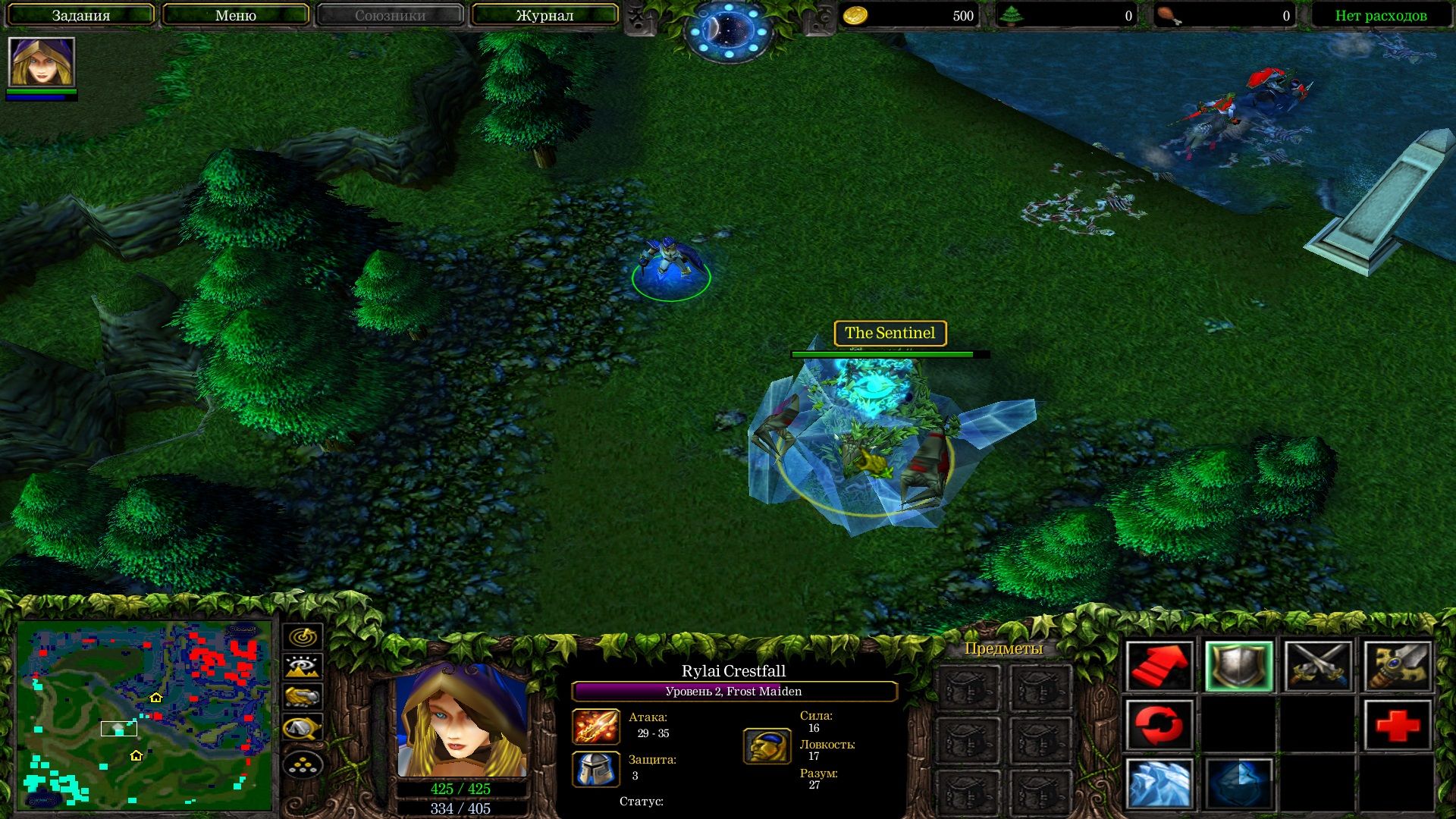Activate the minimap signal ping button
The height and width of the screenshot is (819, 1456).
click(303, 636)
